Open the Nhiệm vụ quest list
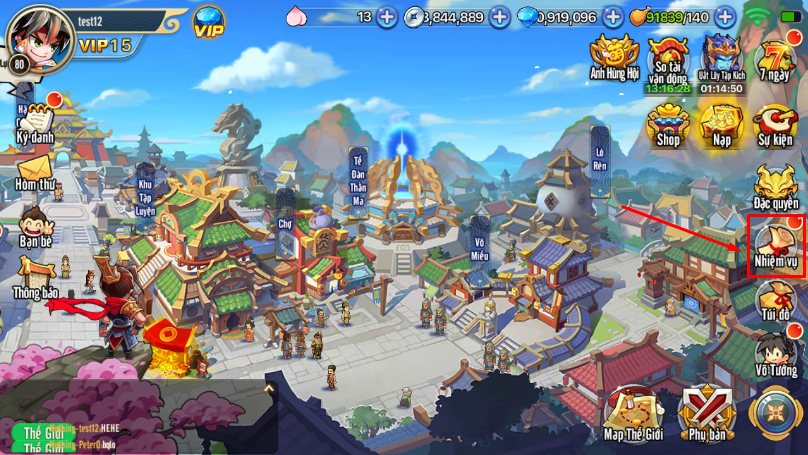Screen dimensions: 808x455 (776, 246)
